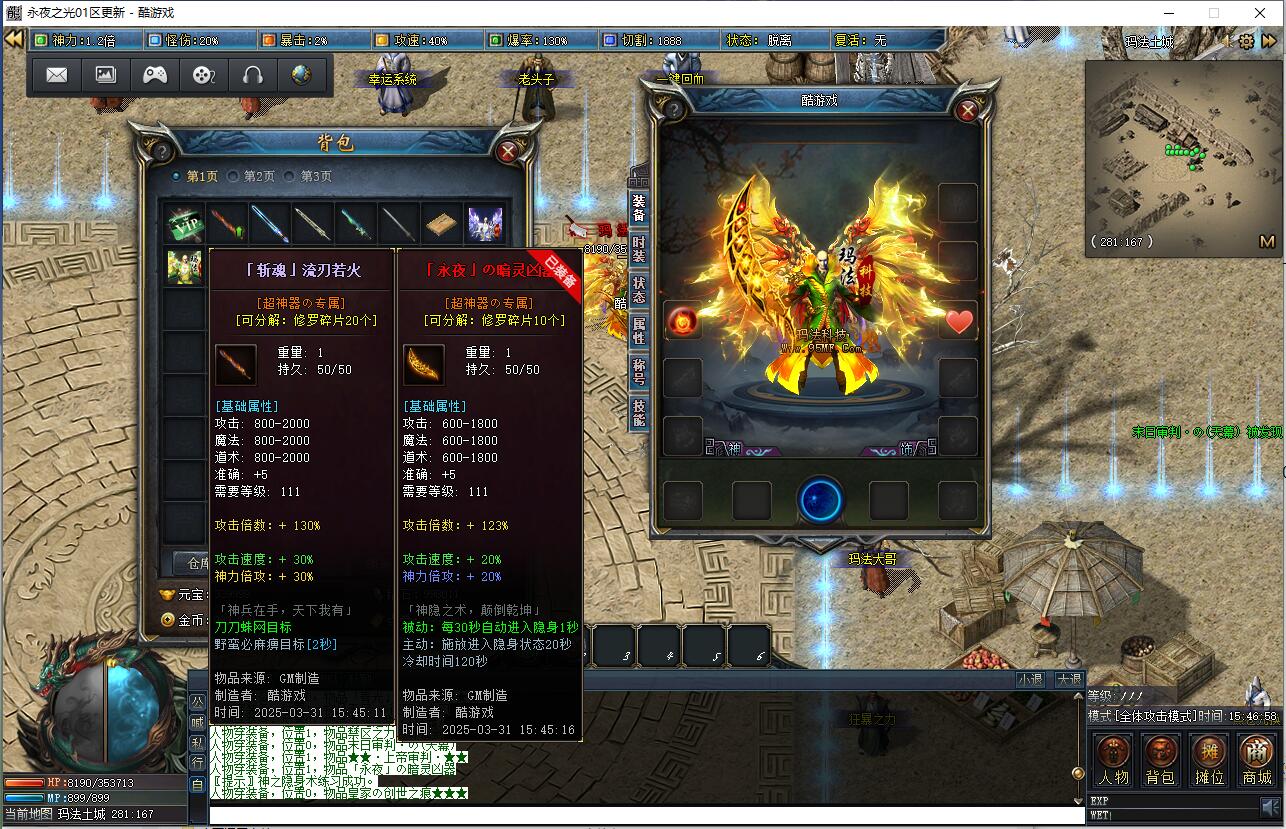Screen dimensions: 1286x829
Task: Click the 人物 character button
Action: pyautogui.click(x=1113, y=759)
